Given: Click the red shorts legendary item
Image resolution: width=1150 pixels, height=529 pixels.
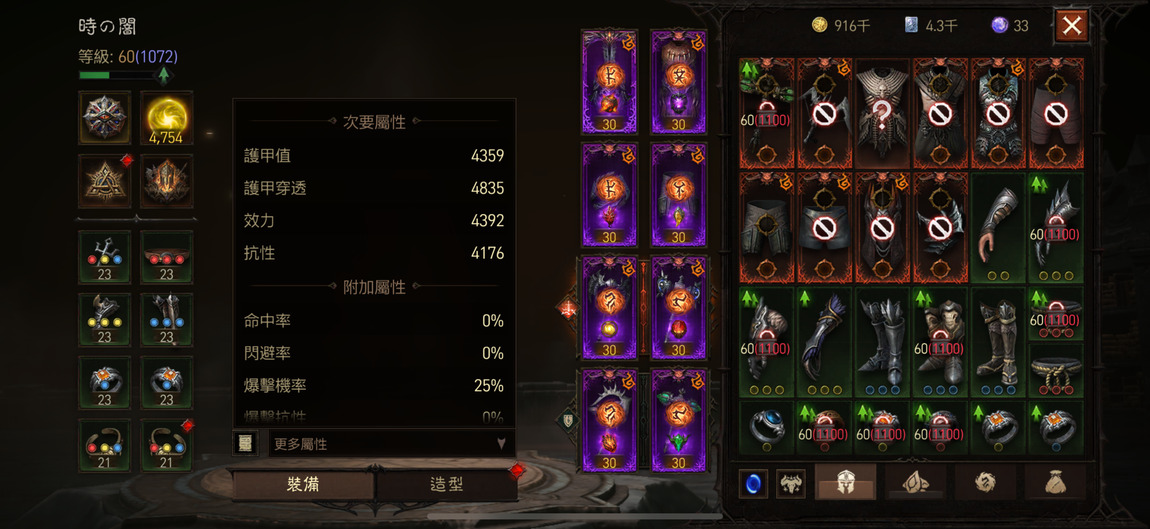Looking at the screenshot, I should coord(1055,112).
